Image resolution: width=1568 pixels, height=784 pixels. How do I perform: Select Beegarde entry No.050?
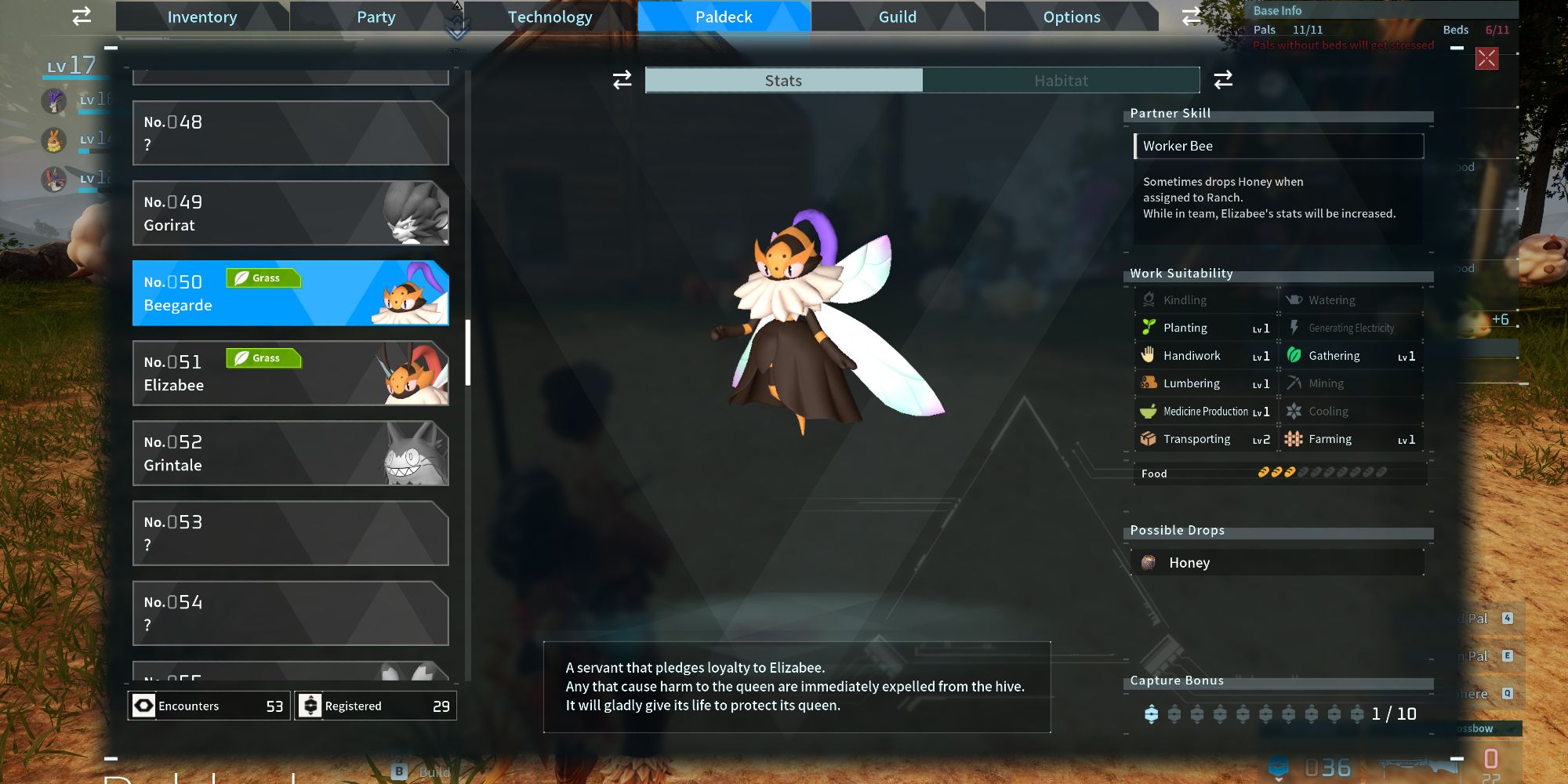click(x=290, y=293)
